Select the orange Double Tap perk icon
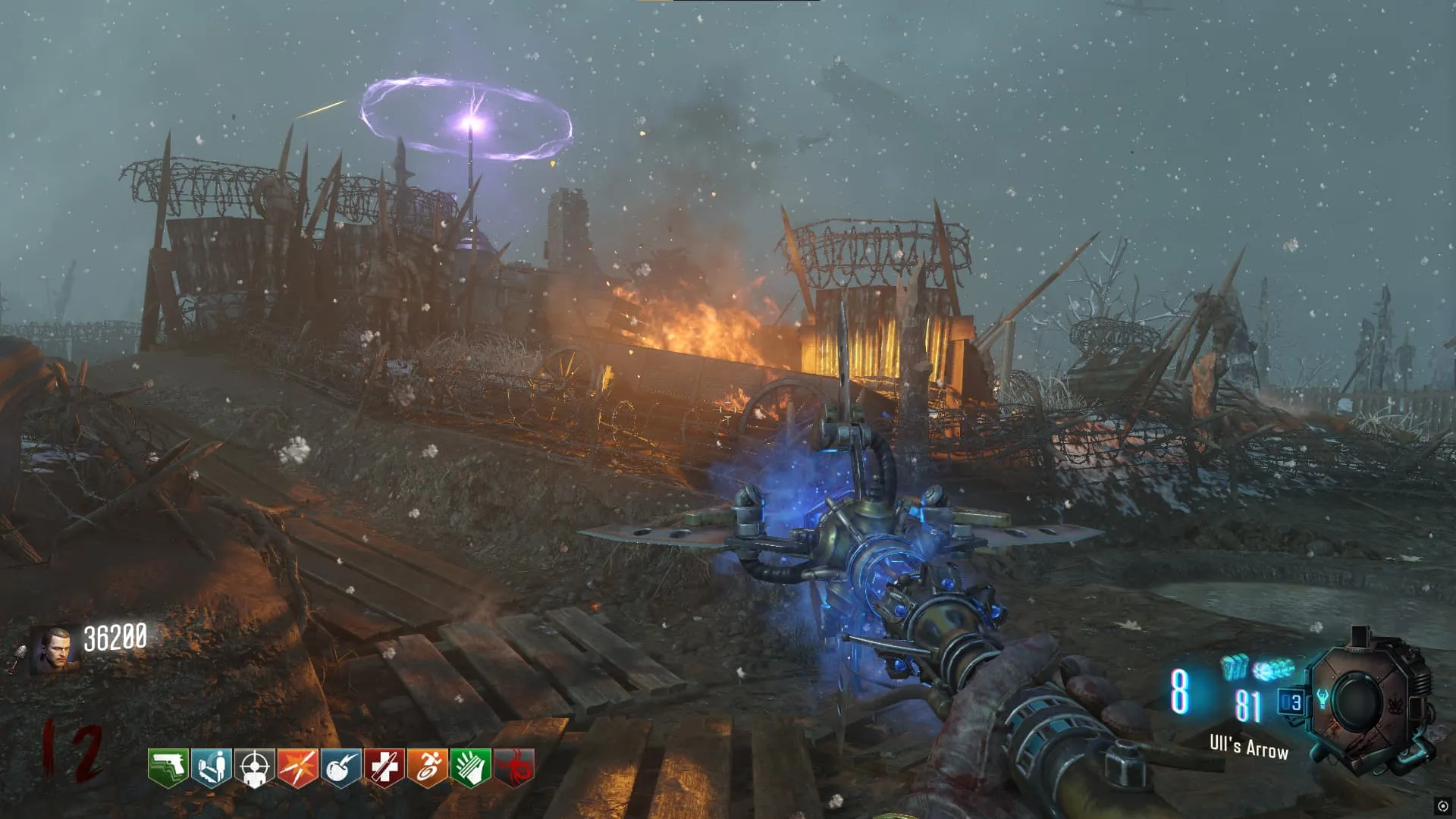1456x819 pixels. 297,767
